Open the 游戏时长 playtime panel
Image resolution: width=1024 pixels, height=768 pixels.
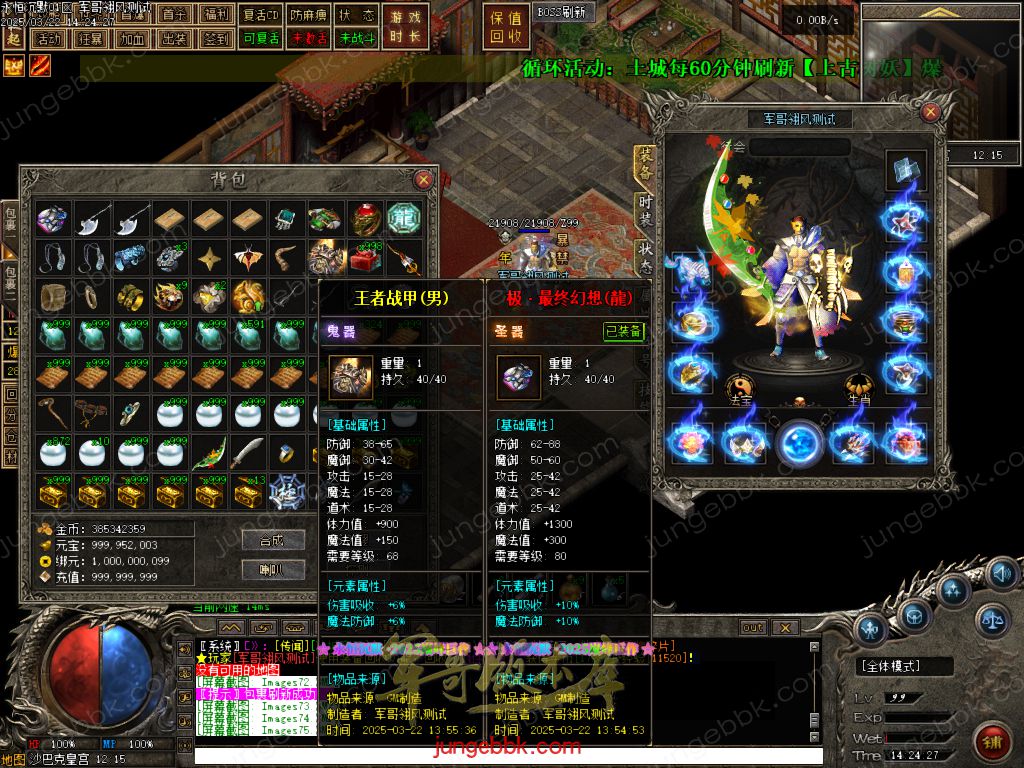point(405,27)
